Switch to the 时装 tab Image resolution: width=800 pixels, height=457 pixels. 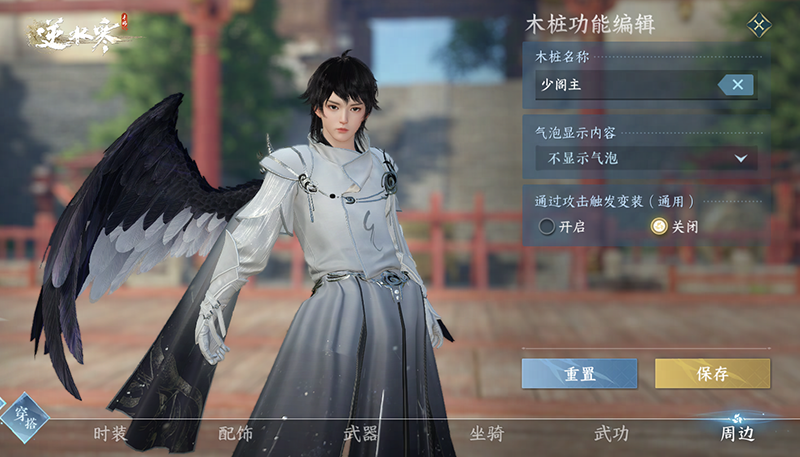pos(110,434)
